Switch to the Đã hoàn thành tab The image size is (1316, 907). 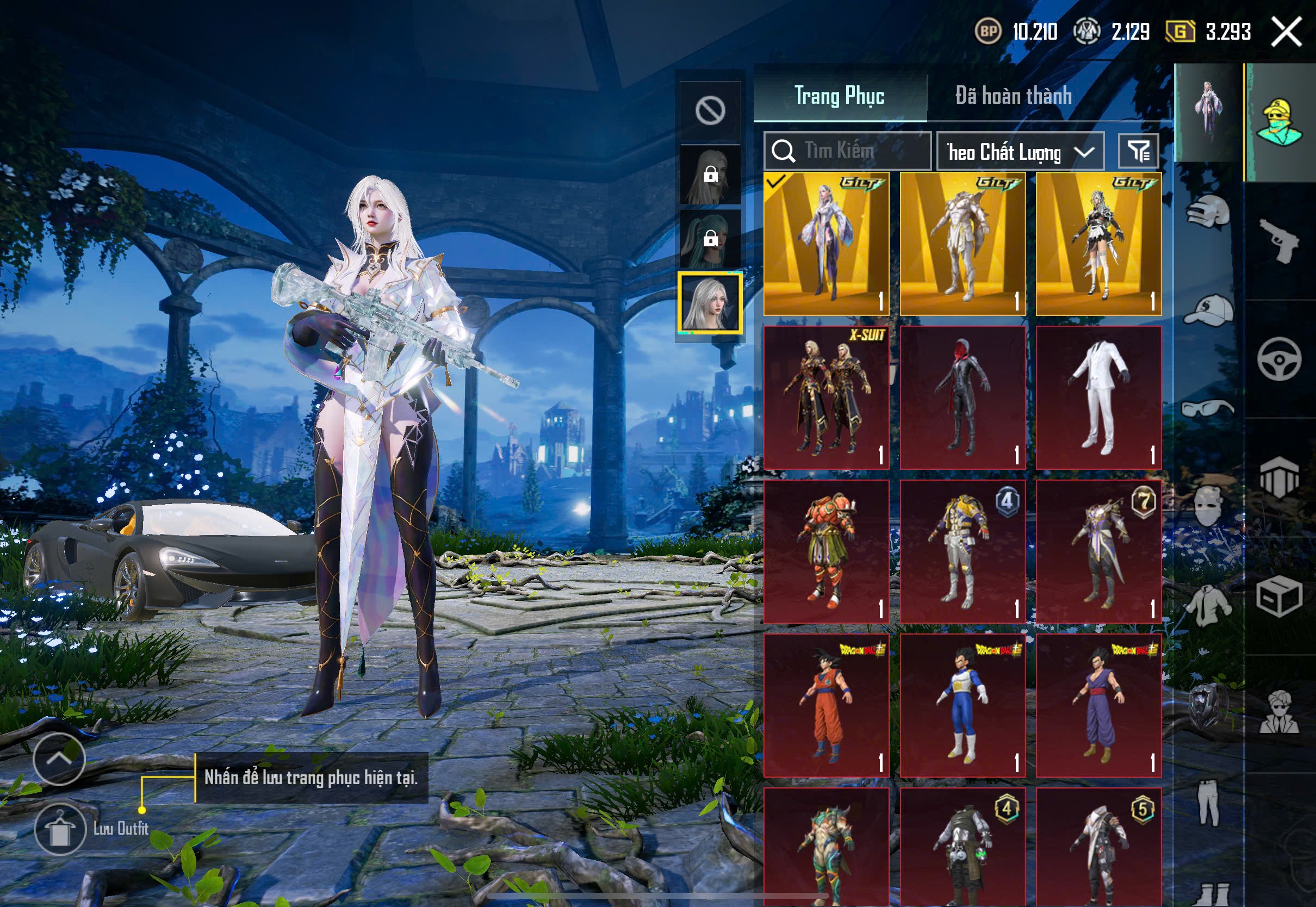click(1013, 96)
